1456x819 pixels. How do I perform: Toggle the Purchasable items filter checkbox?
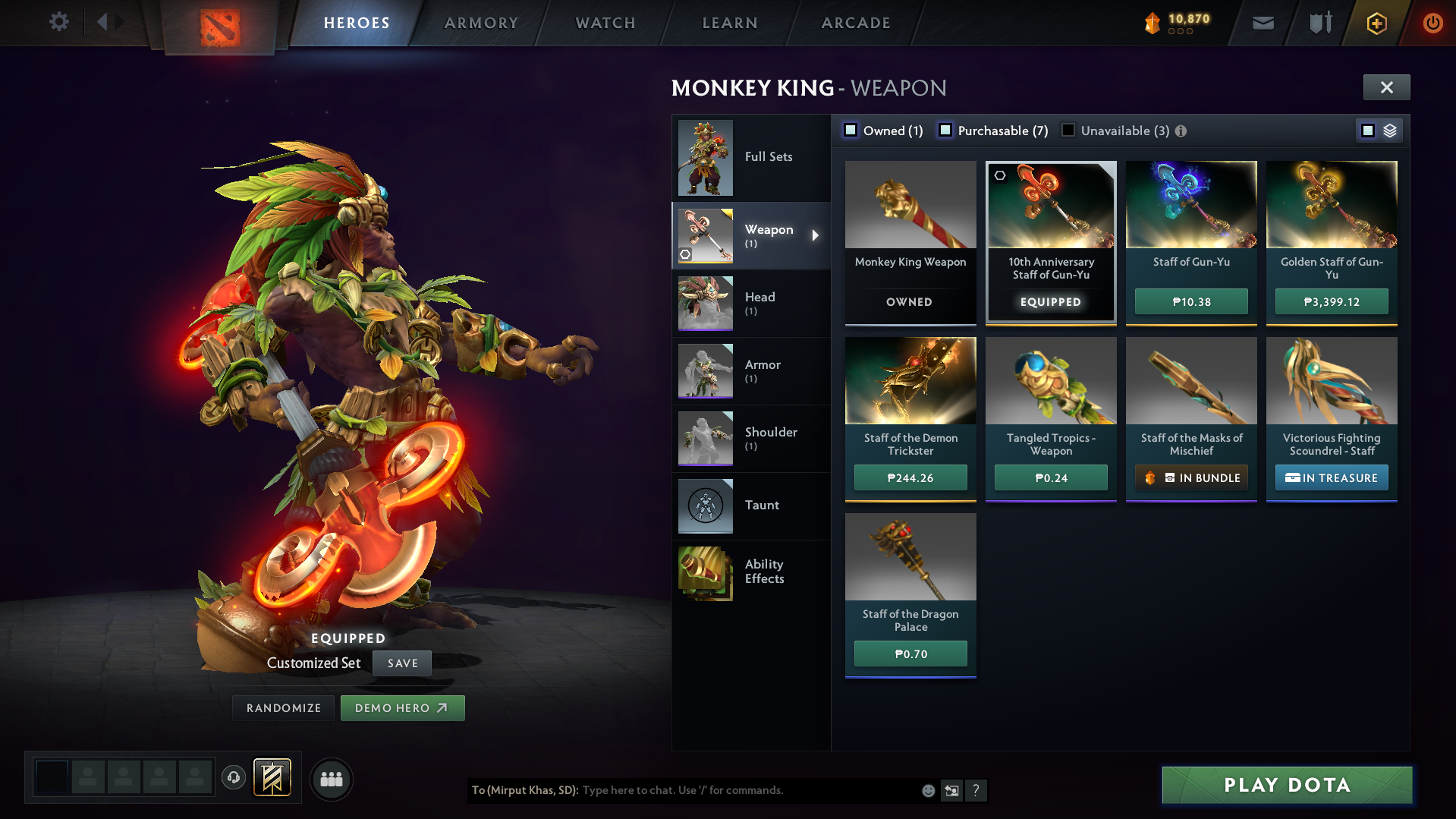coord(945,131)
